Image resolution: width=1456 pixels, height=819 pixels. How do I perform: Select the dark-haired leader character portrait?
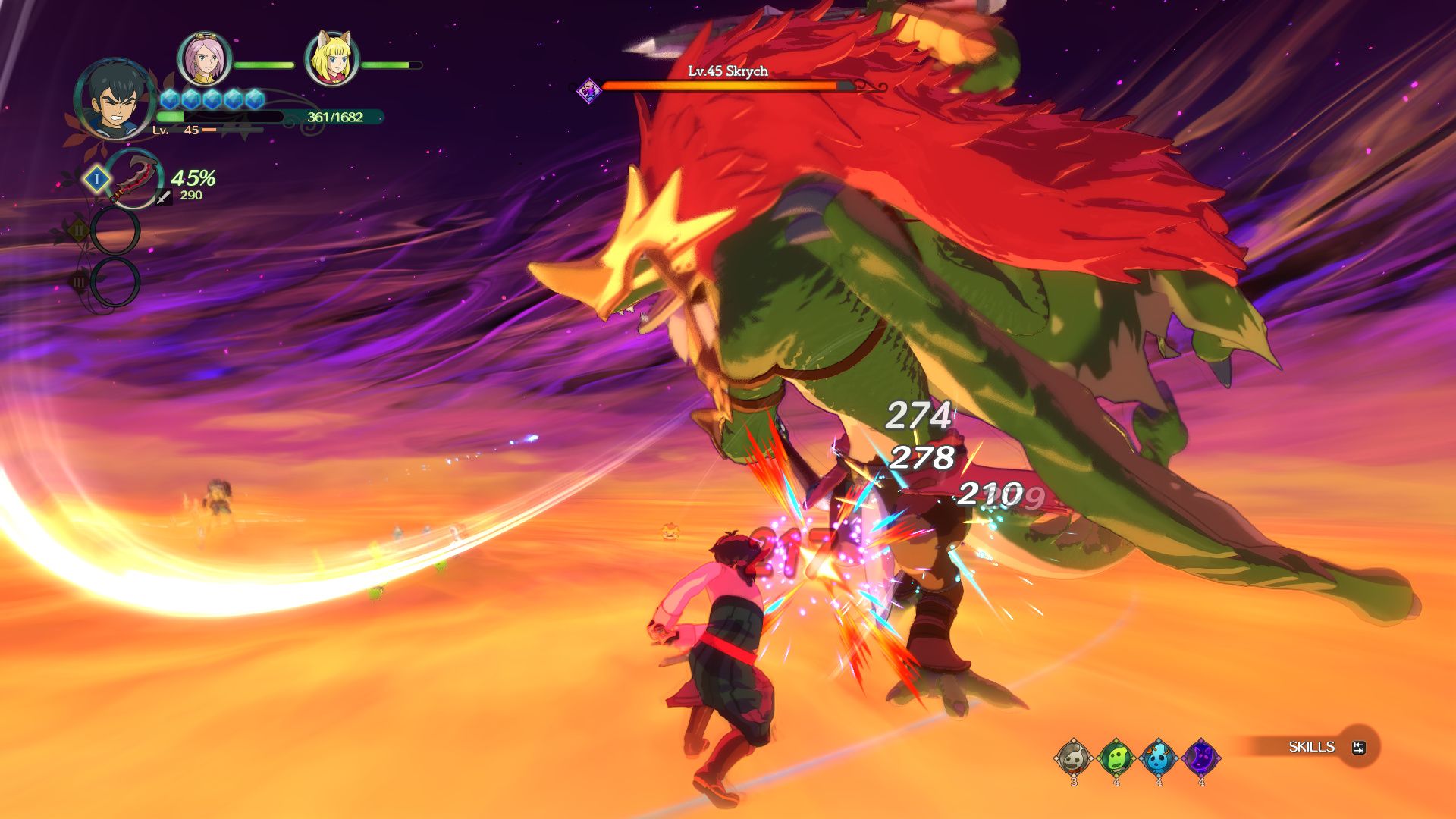115,100
